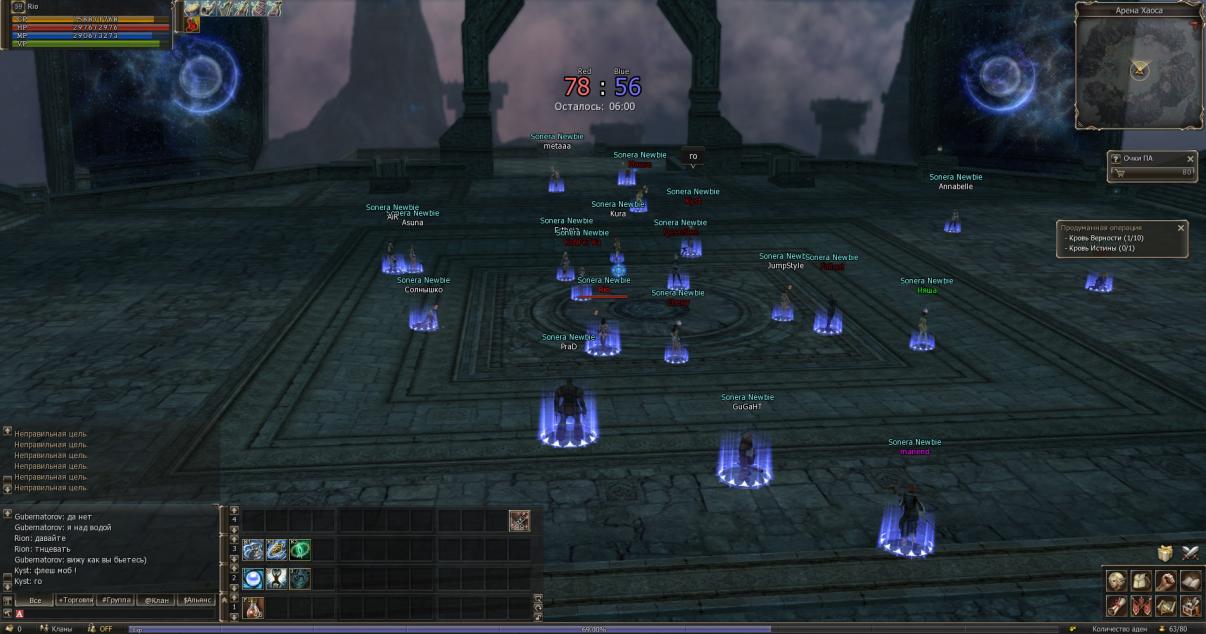Open the clan red flags icon
The height and width of the screenshot is (634, 1206).
tap(1141, 605)
